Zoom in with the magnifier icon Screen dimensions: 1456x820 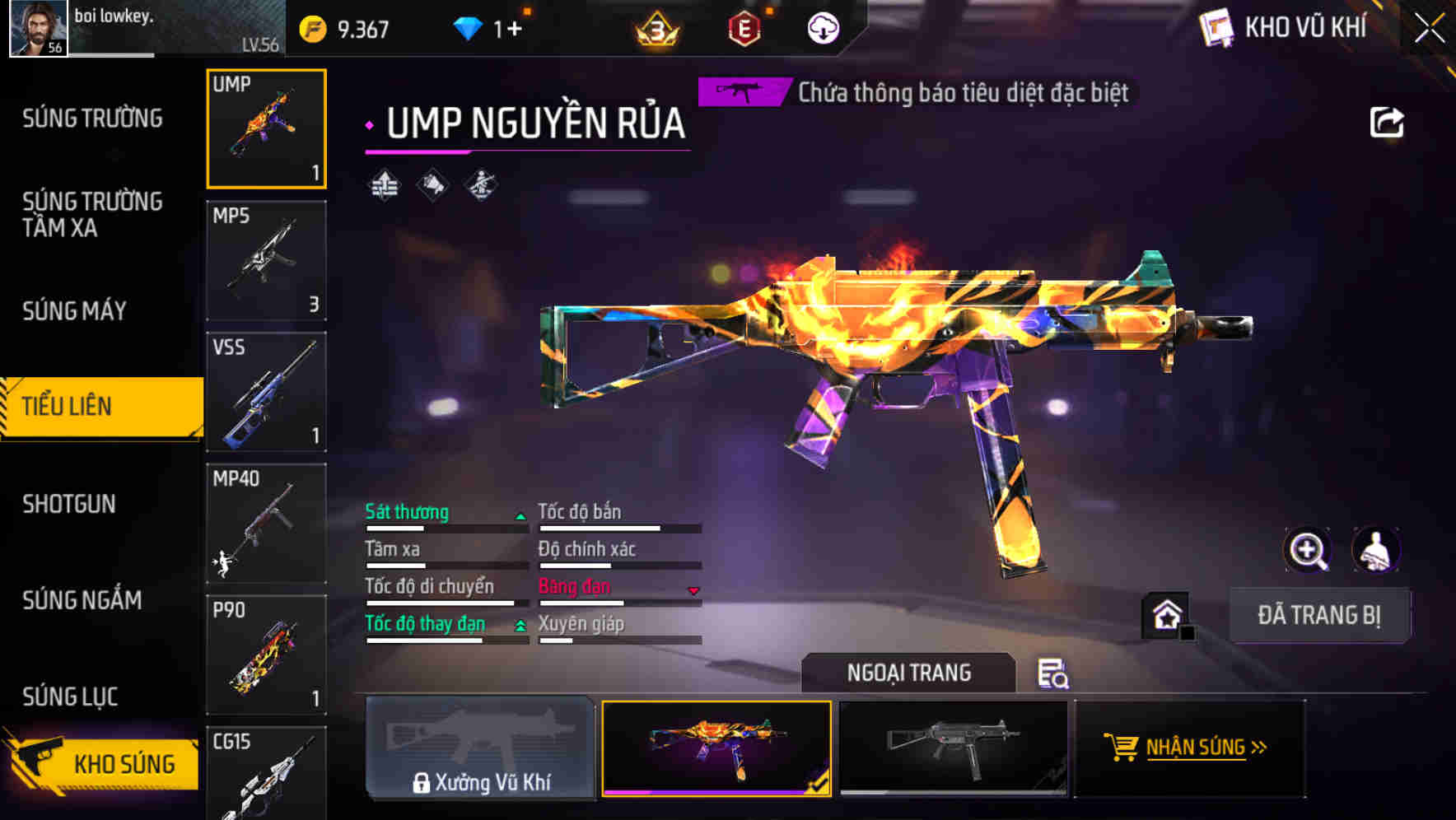(x=1308, y=550)
